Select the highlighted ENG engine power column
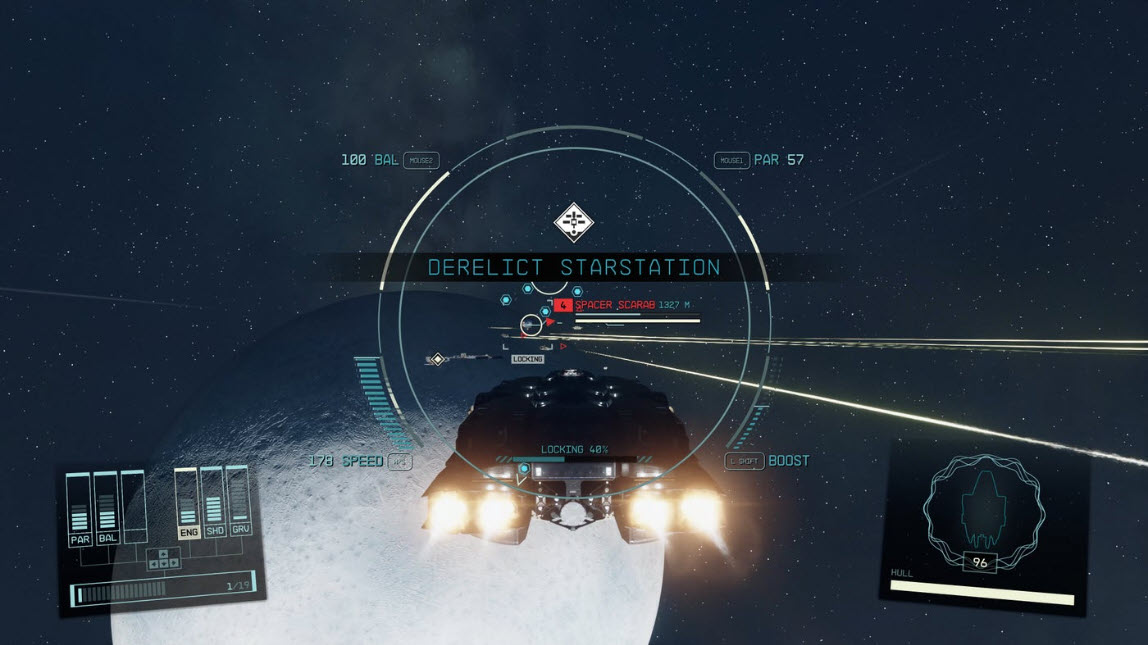Screen dimensions: 1148x645 (187, 503)
